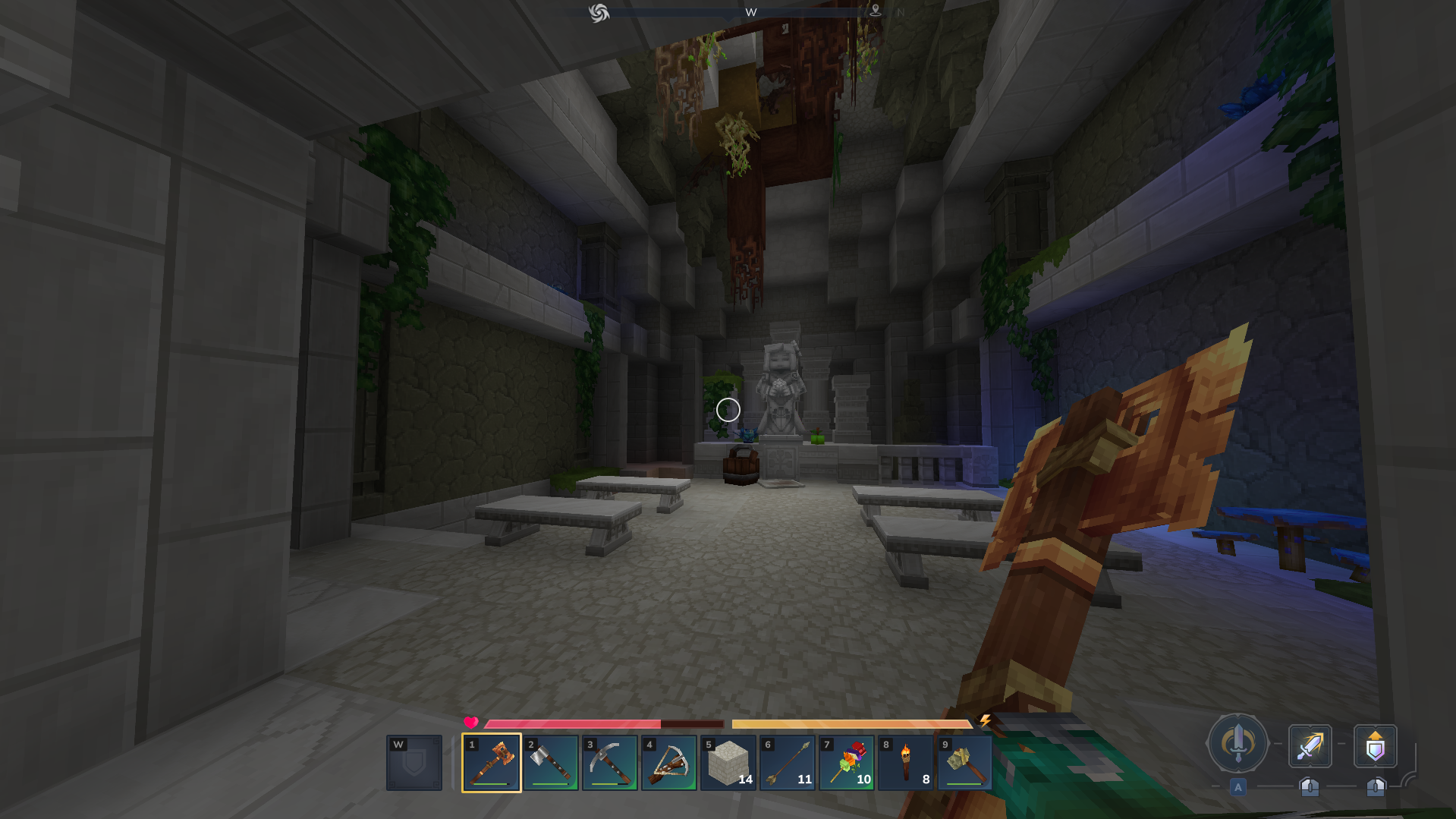Select the stone block stack
Screen dimensions: 1456x819
[x=728, y=763]
